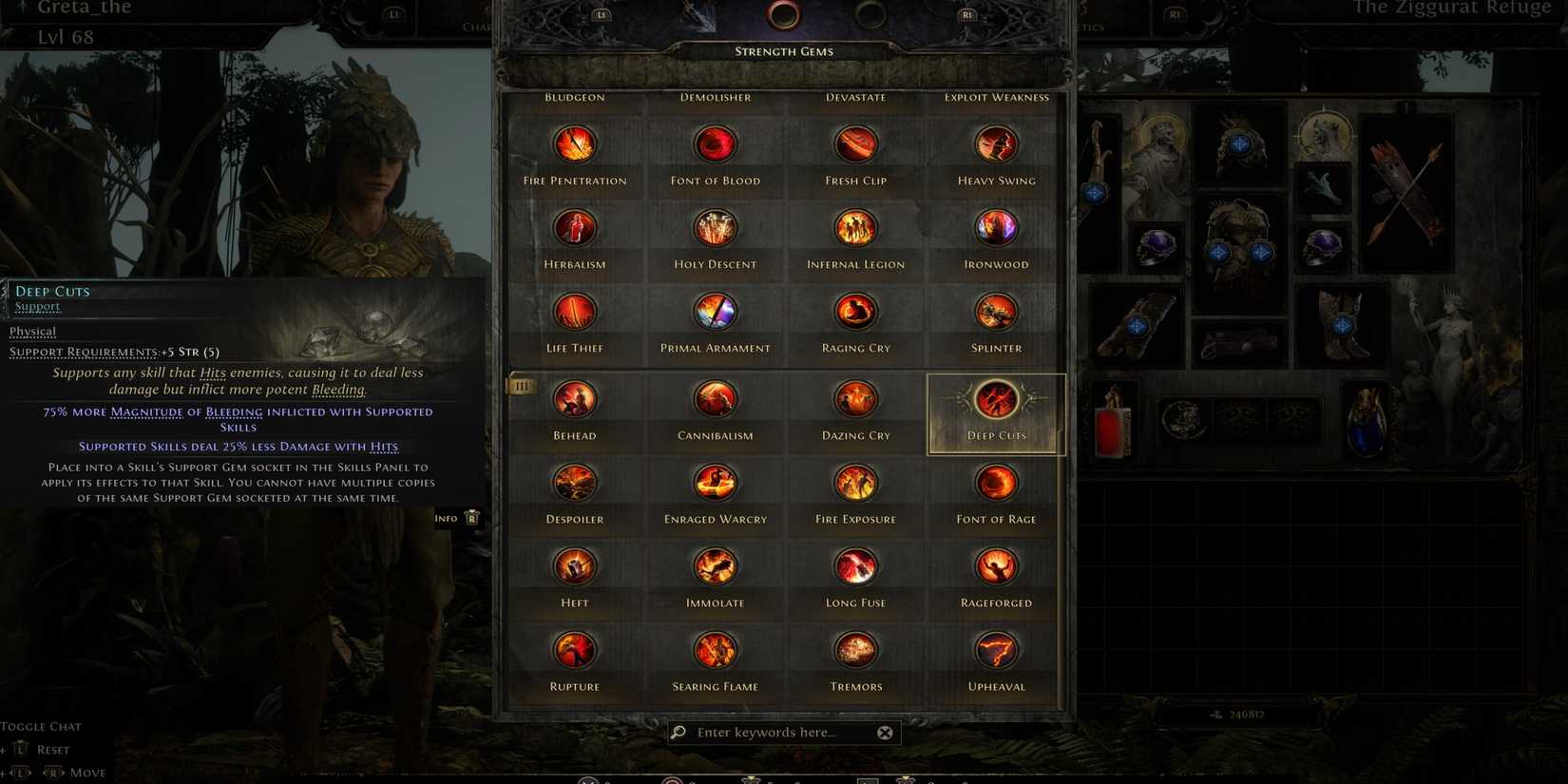Toggle Chat using the bottom-left control
This screenshot has height=784, width=1568.
pyautogui.click(x=41, y=725)
